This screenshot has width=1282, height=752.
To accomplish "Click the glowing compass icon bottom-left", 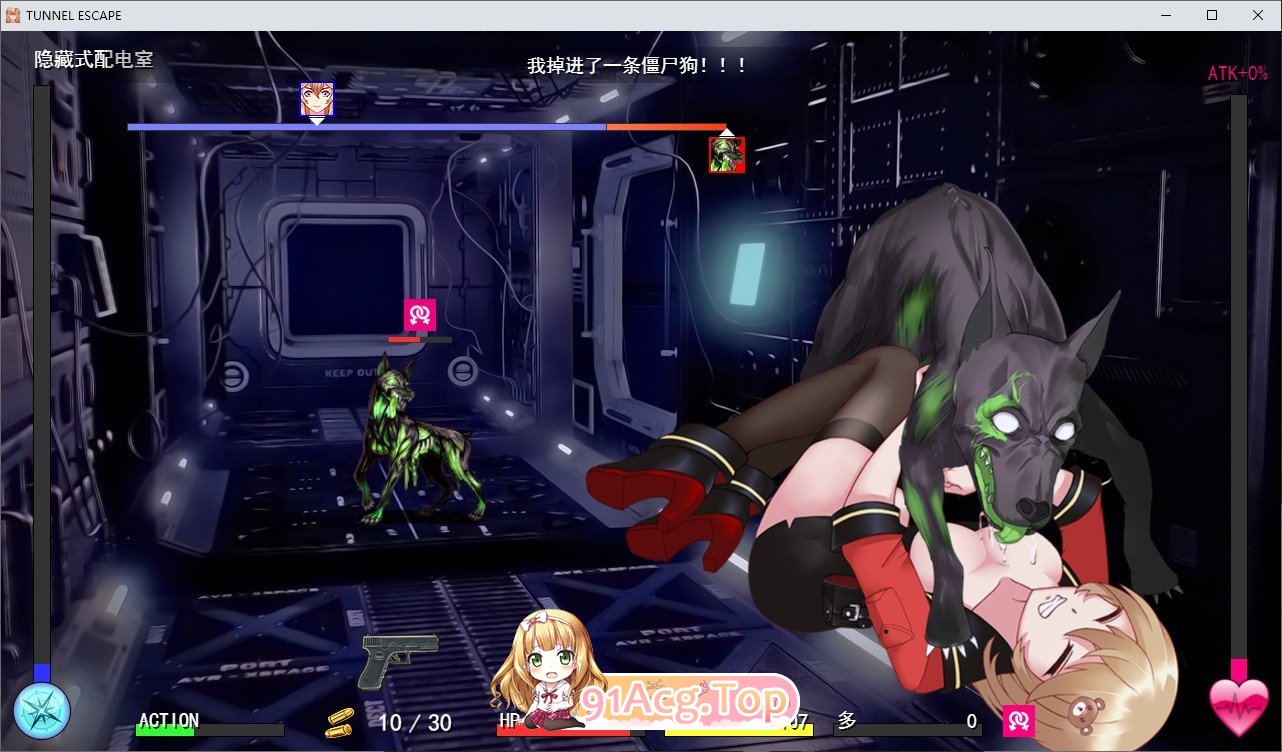I will 40,711.
